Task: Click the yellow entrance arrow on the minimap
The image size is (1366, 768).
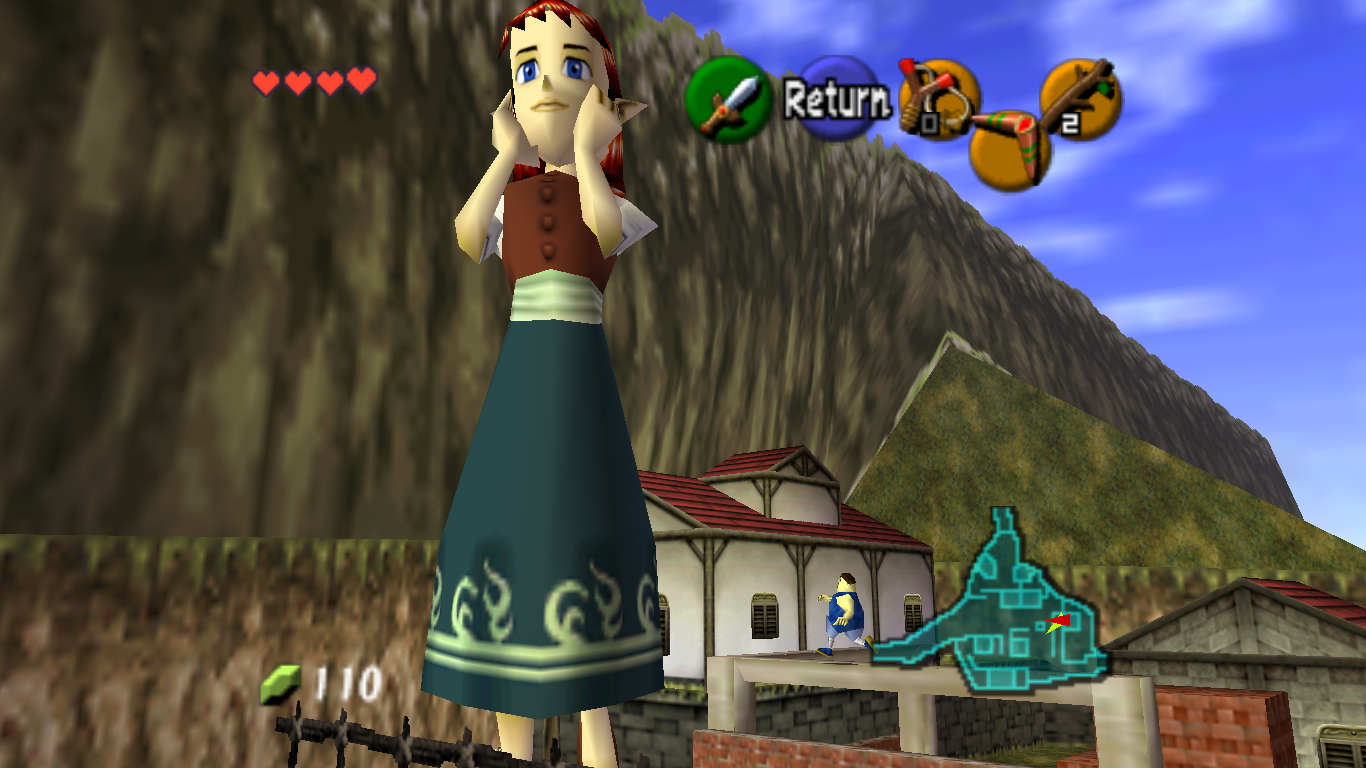Action: tap(1052, 627)
